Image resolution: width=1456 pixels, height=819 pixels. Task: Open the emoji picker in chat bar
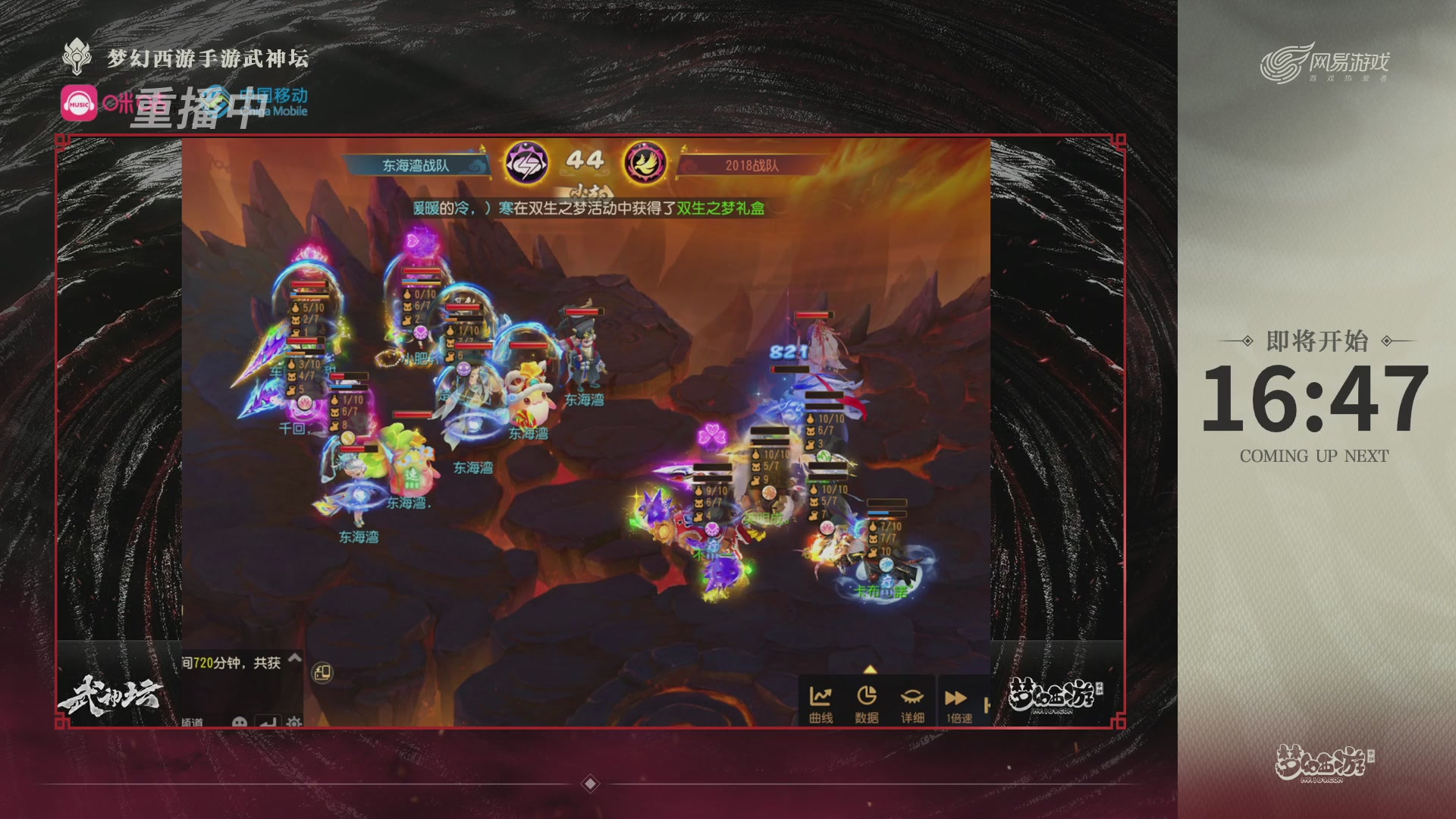(x=240, y=722)
